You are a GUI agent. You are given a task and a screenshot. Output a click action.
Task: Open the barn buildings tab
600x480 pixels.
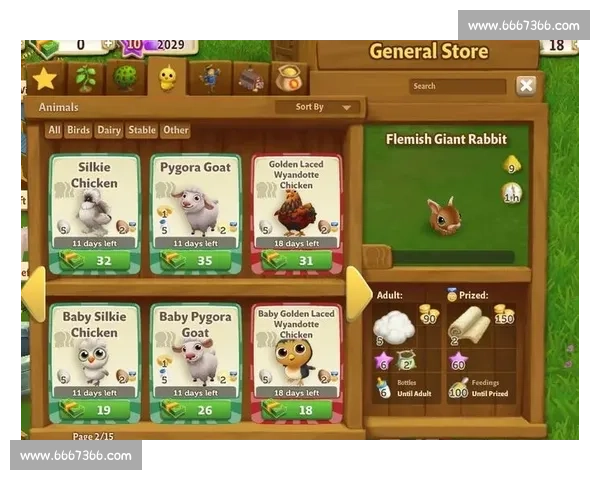click(x=250, y=78)
